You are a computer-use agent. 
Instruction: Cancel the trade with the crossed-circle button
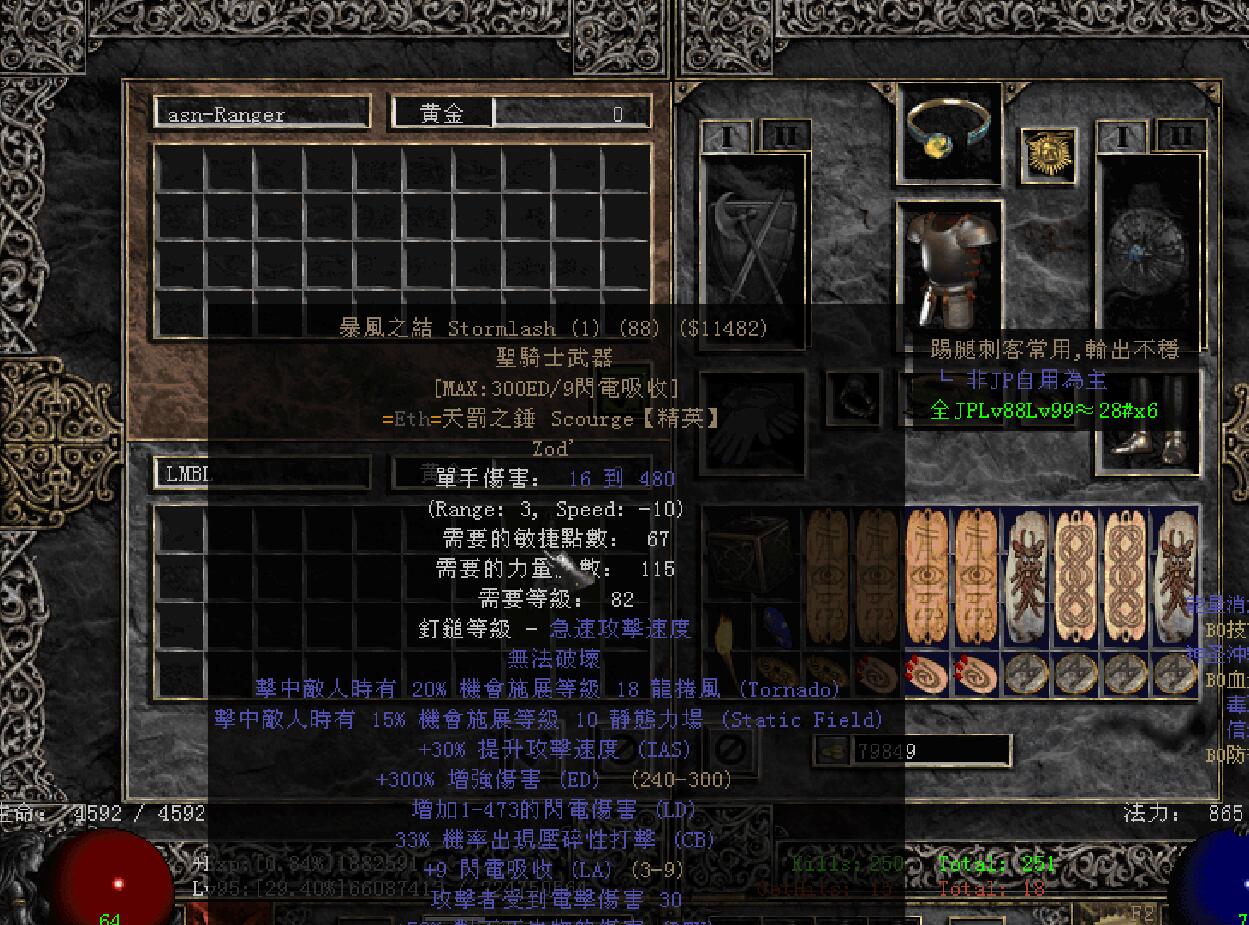coord(732,749)
